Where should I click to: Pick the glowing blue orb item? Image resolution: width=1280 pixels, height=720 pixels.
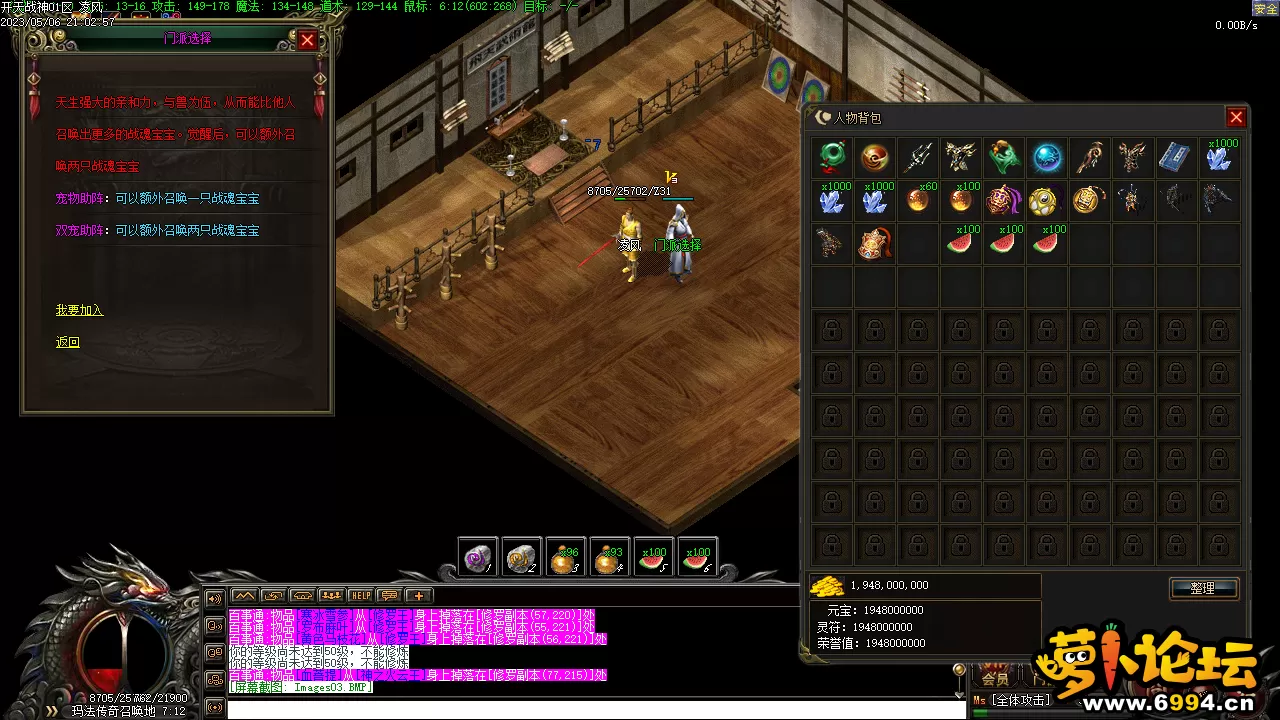click(1047, 158)
